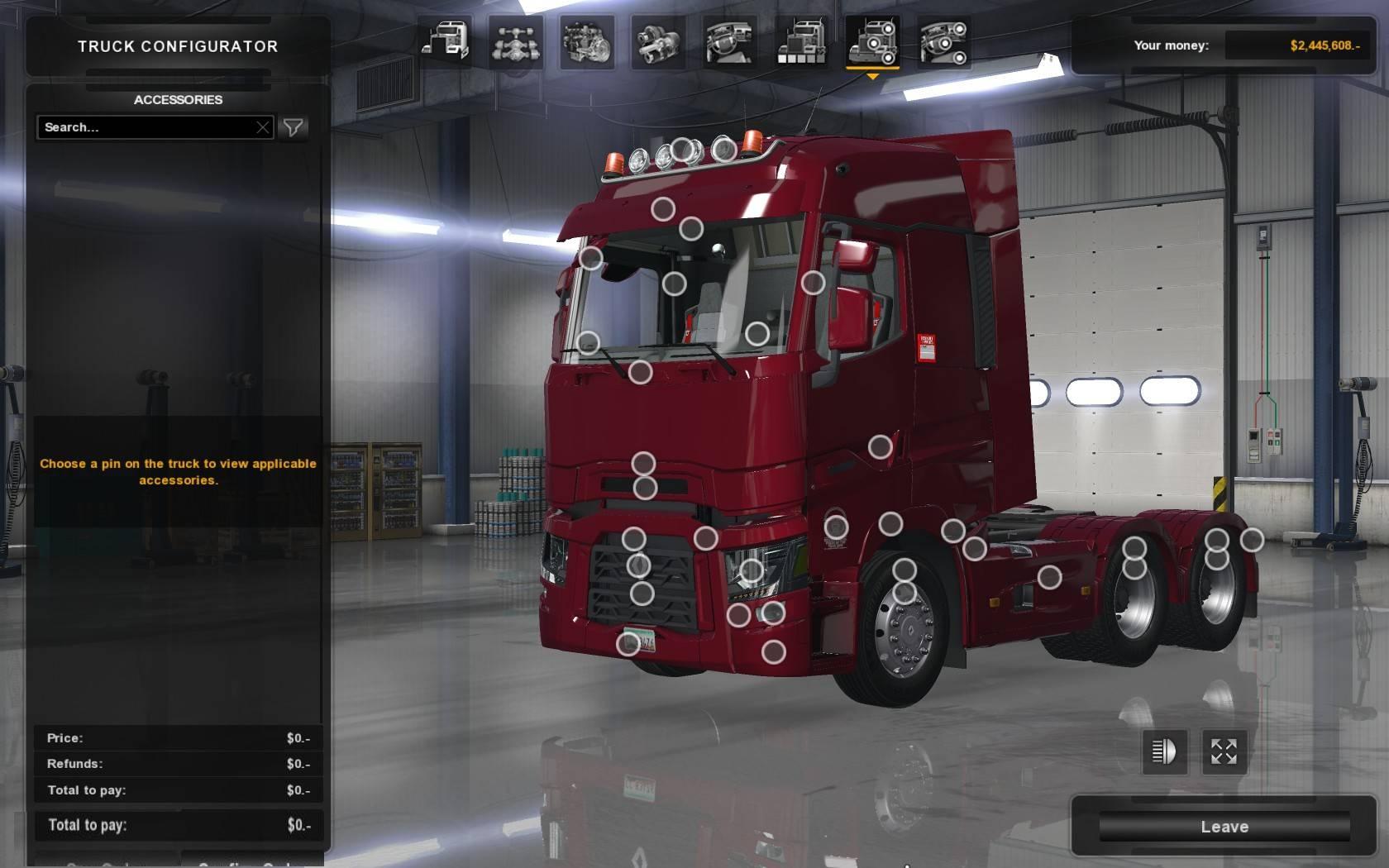Open the accessories filter funnel

click(x=294, y=127)
